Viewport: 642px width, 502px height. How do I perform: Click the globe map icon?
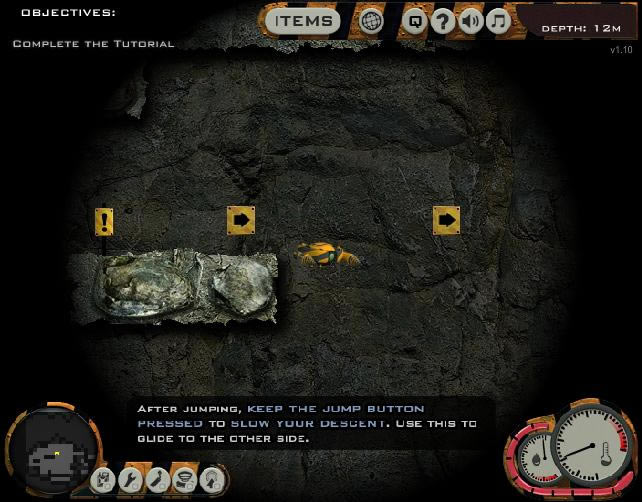coord(372,21)
